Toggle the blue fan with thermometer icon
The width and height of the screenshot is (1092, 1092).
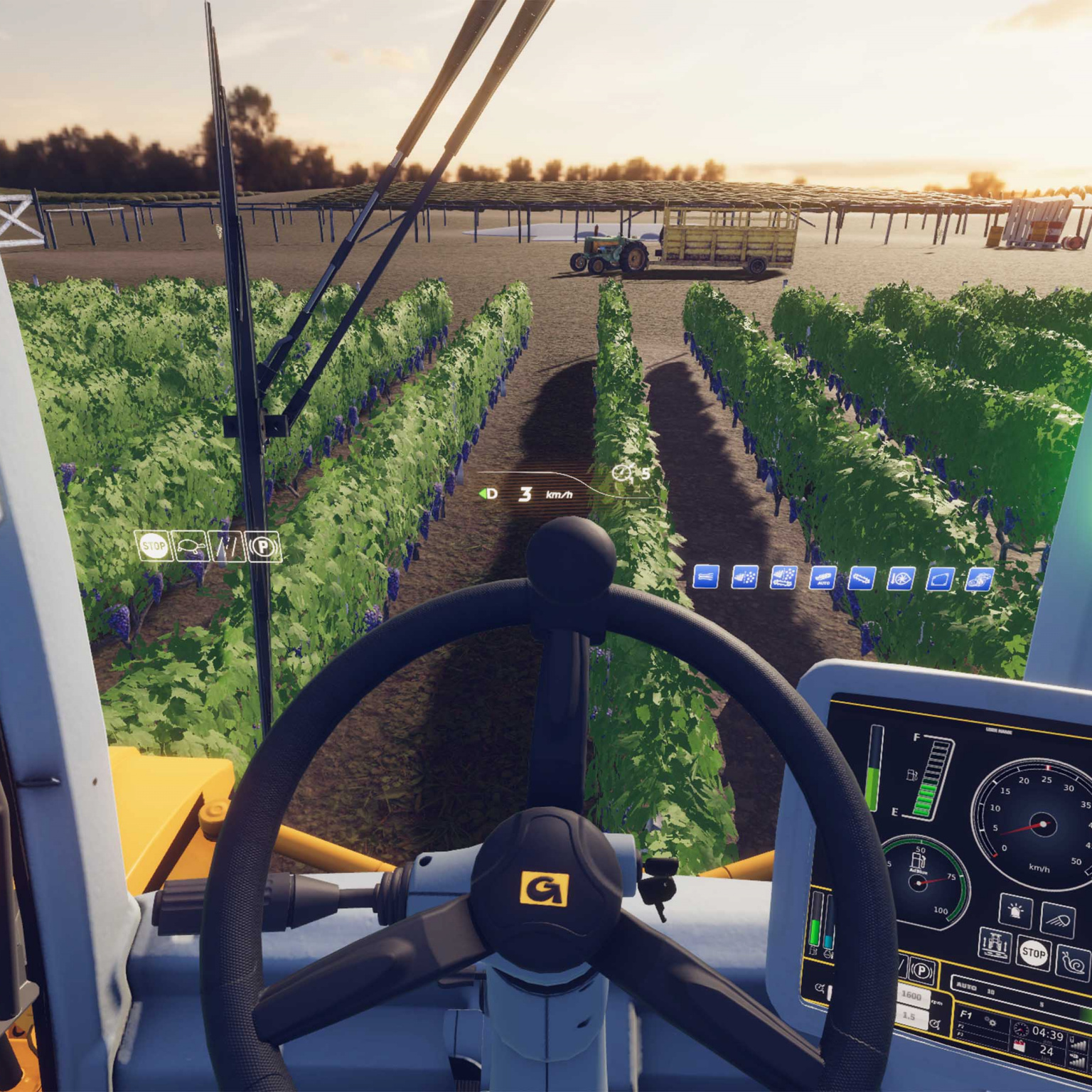[x=901, y=579]
